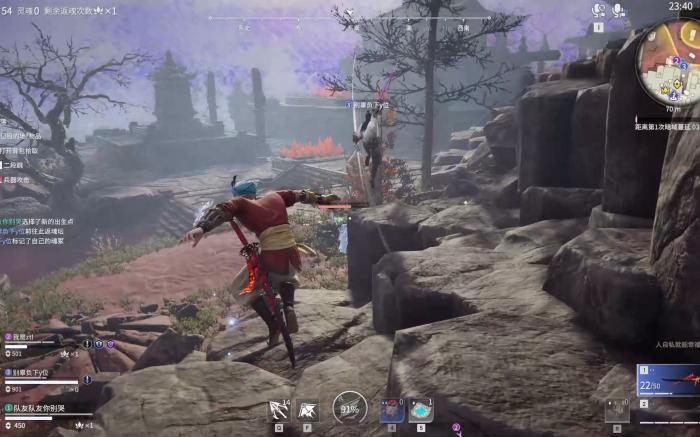Toggle the voice chat speaker icon

[x=599, y=10]
